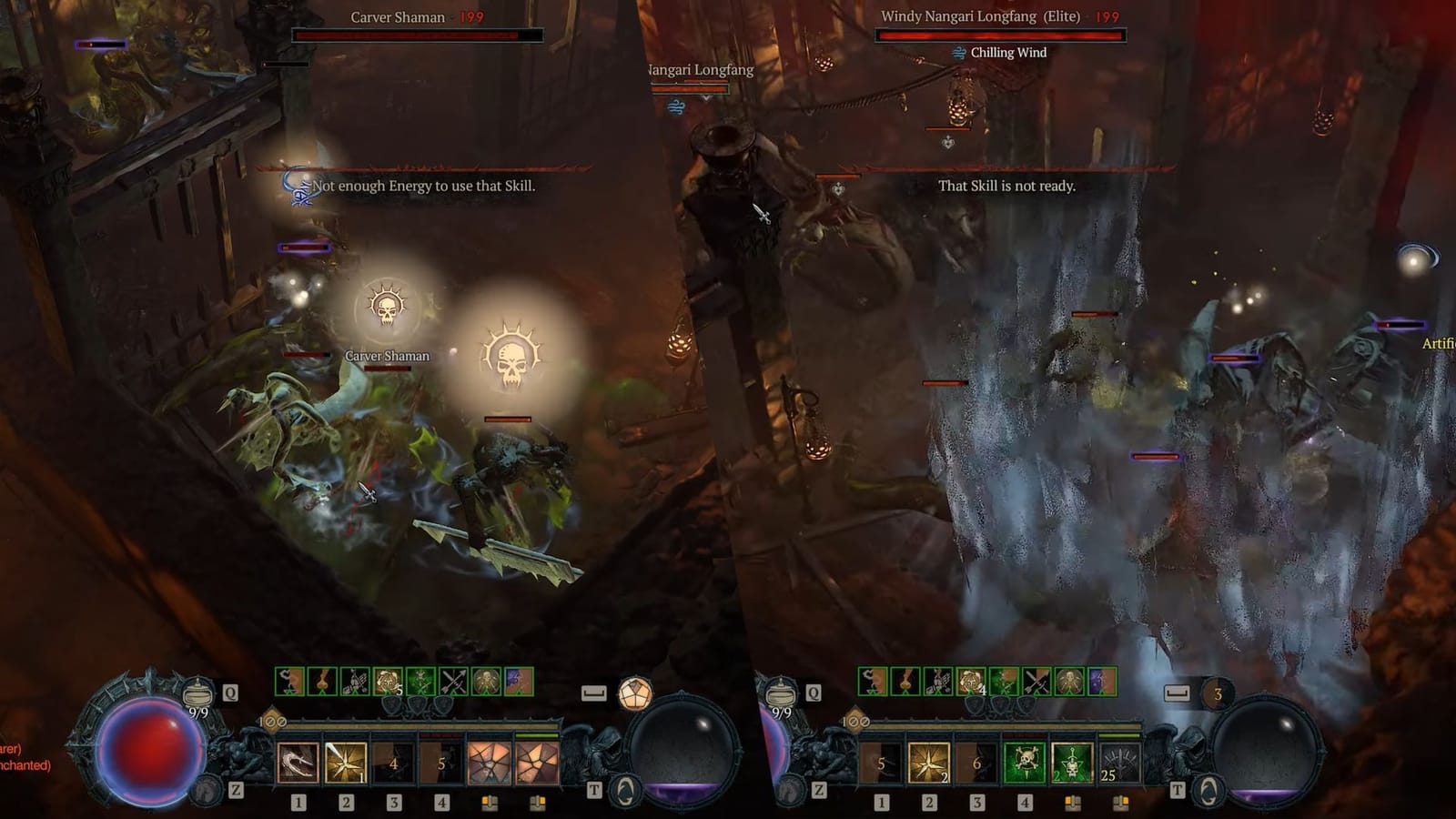Click the left player's red health orb
The width and height of the screenshot is (1456, 819).
pos(150,755)
